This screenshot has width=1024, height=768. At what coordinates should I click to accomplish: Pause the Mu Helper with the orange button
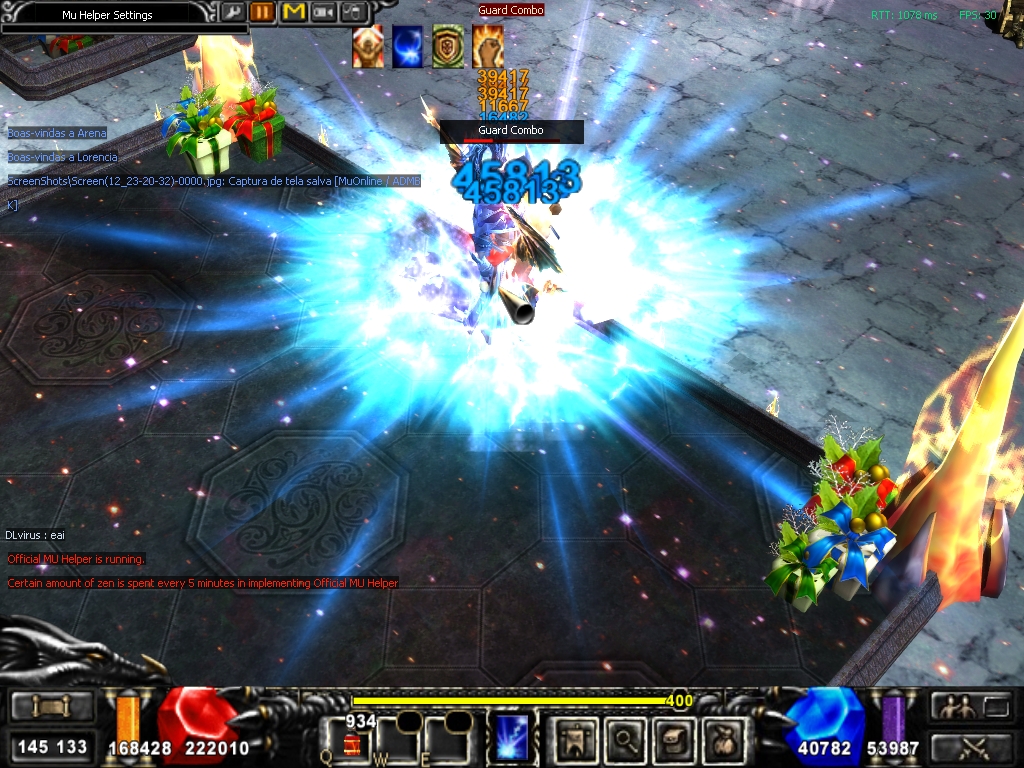click(263, 13)
